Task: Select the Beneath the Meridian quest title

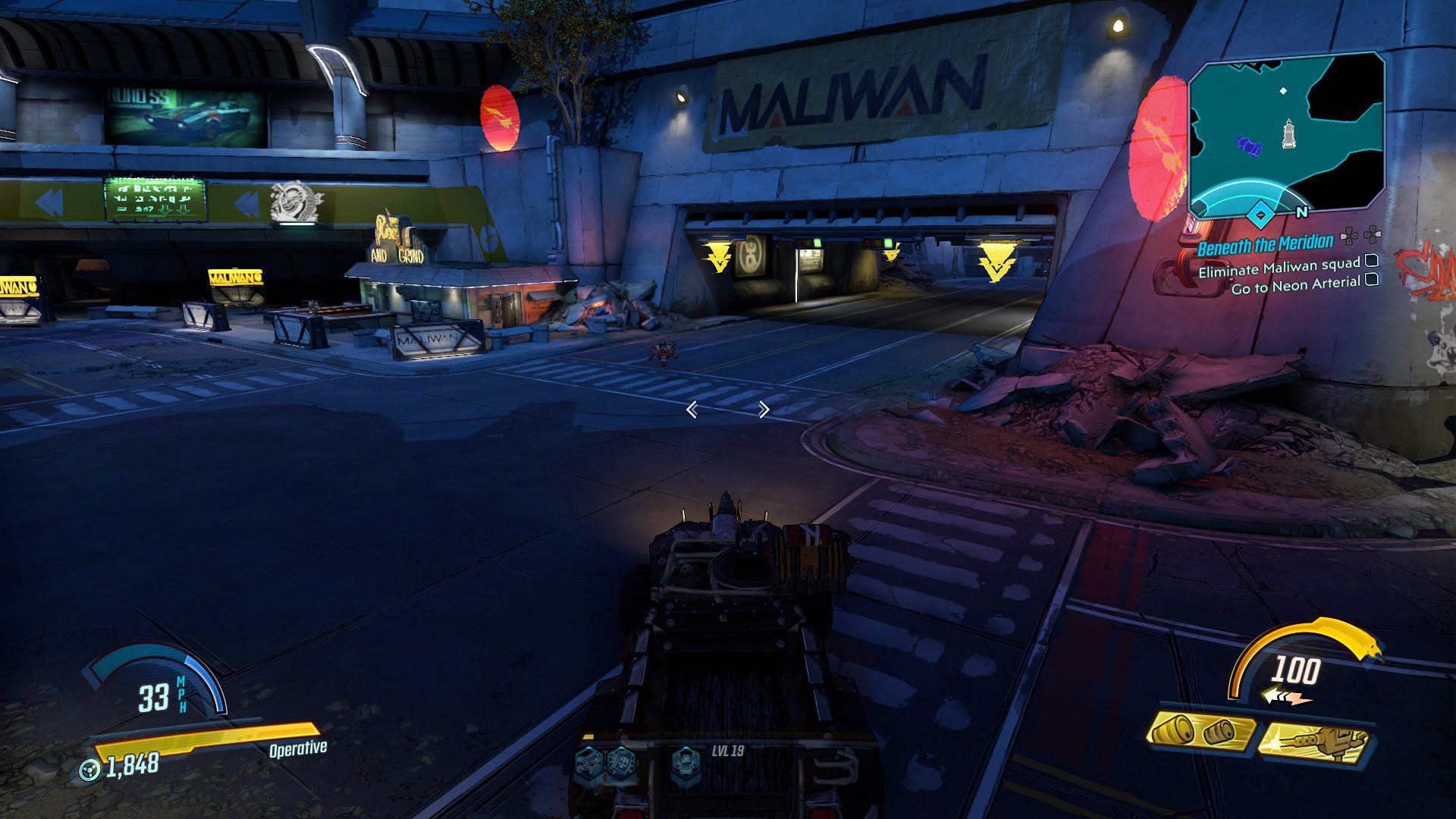Action: (x=1265, y=244)
